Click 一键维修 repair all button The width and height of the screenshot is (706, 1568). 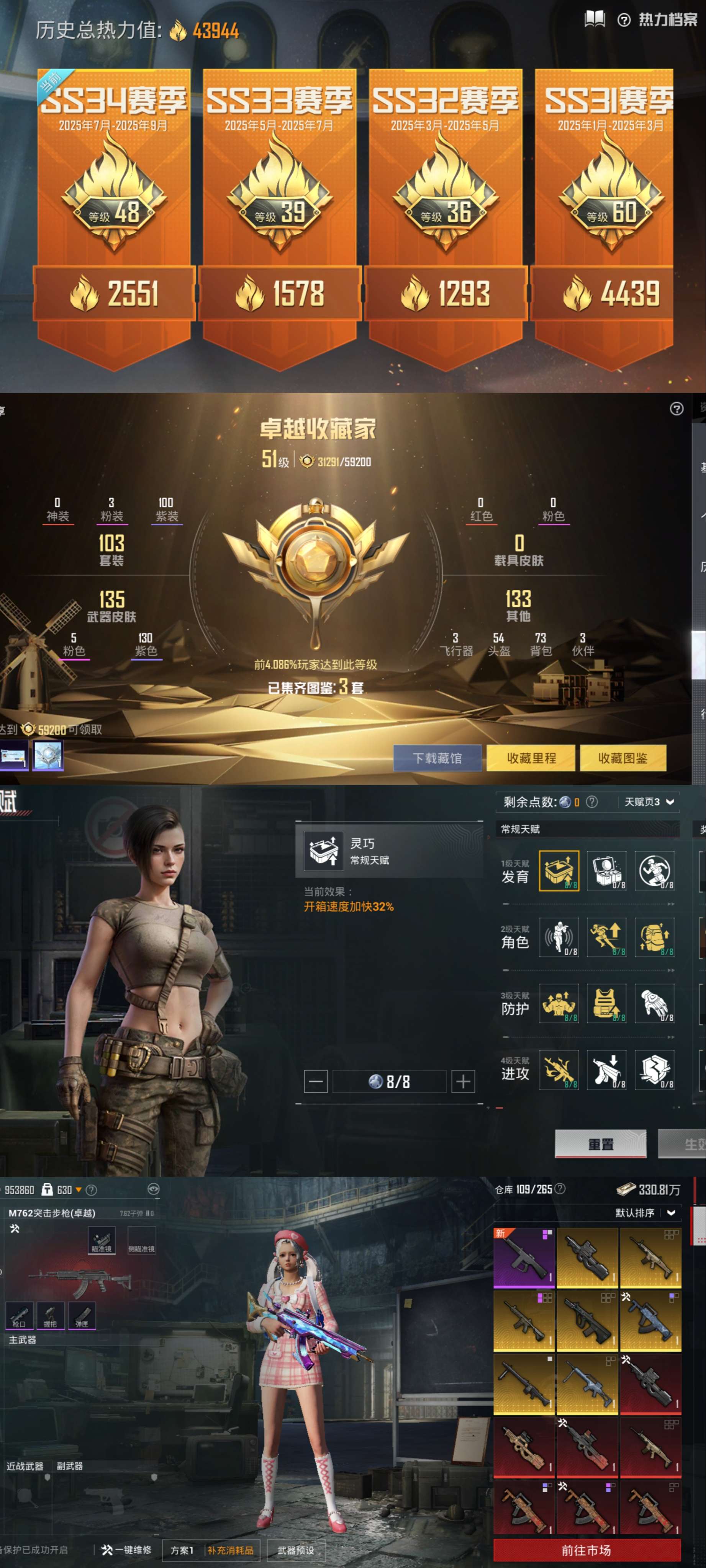[127, 1550]
